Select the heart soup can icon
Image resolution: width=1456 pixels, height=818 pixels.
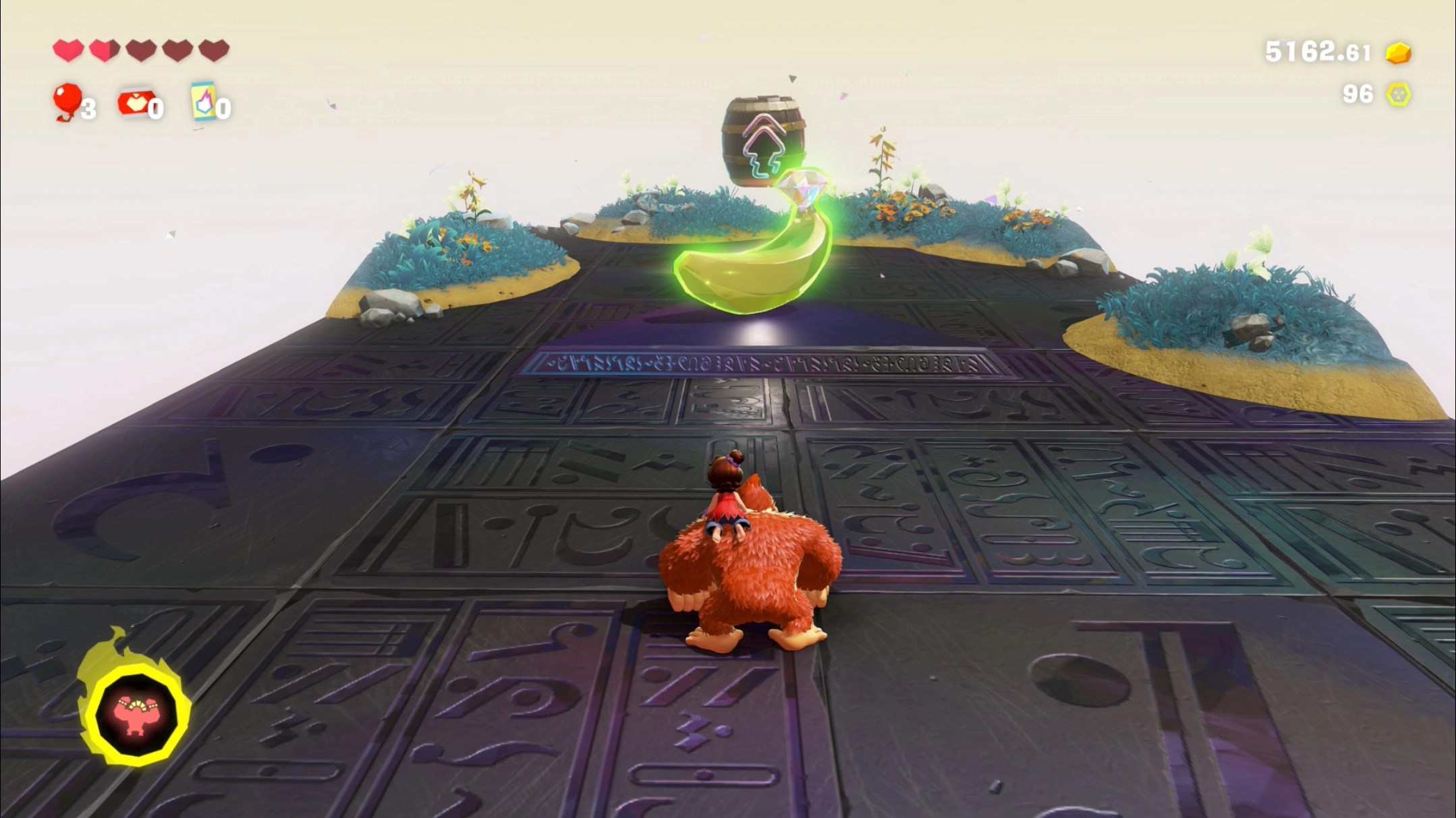point(134,101)
